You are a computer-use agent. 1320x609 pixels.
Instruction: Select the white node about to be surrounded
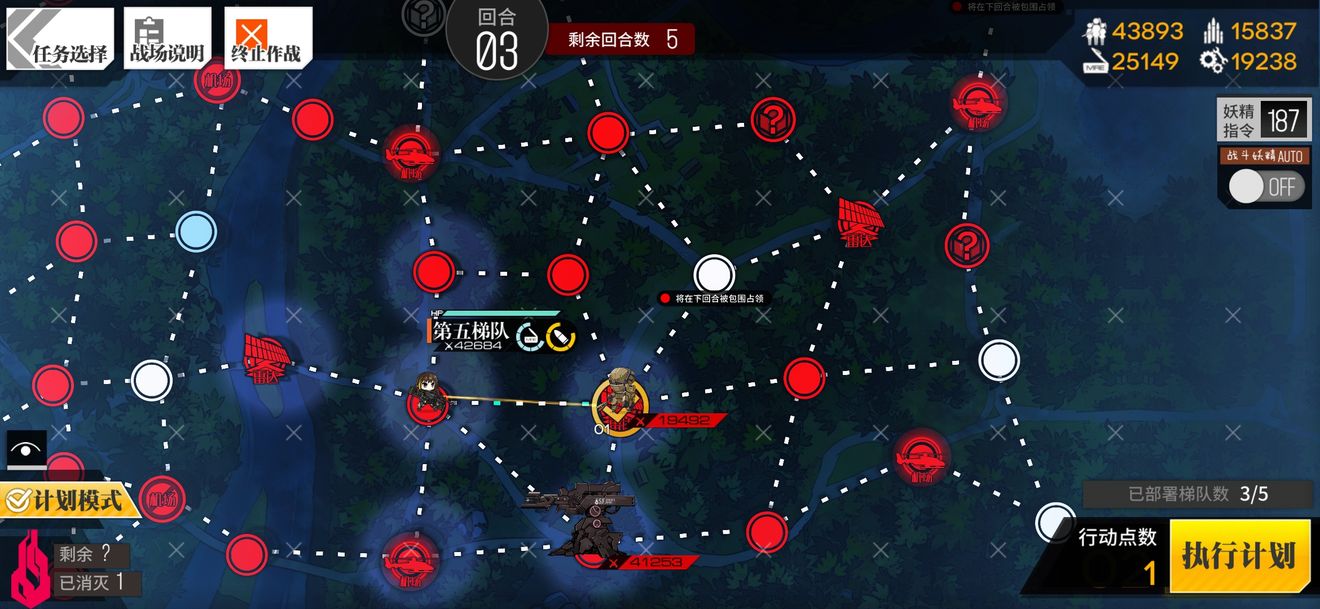point(714,273)
